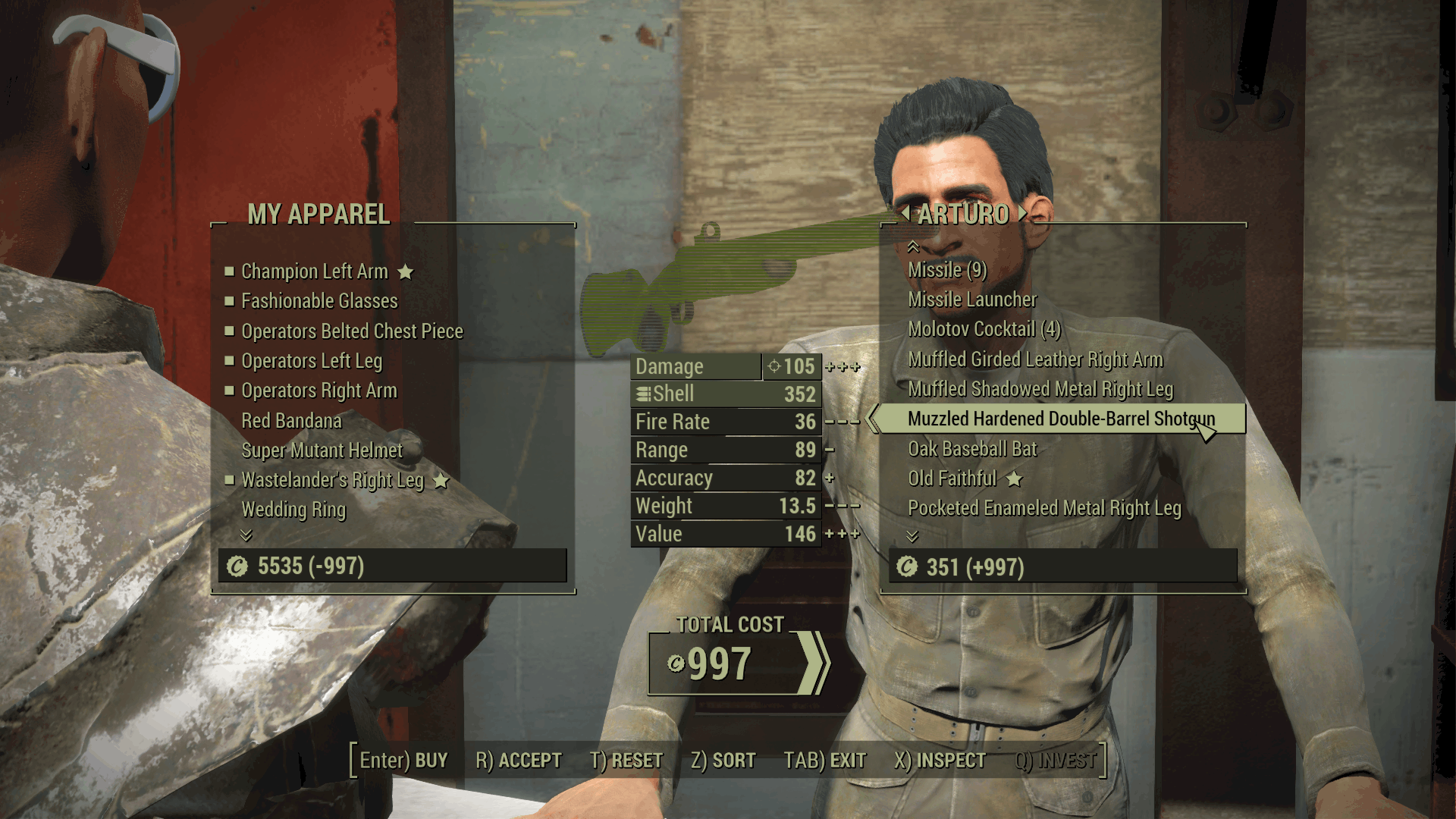Choose Muffled Shadowed Metal Right Leg
The height and width of the screenshot is (819, 1456).
1040,389
